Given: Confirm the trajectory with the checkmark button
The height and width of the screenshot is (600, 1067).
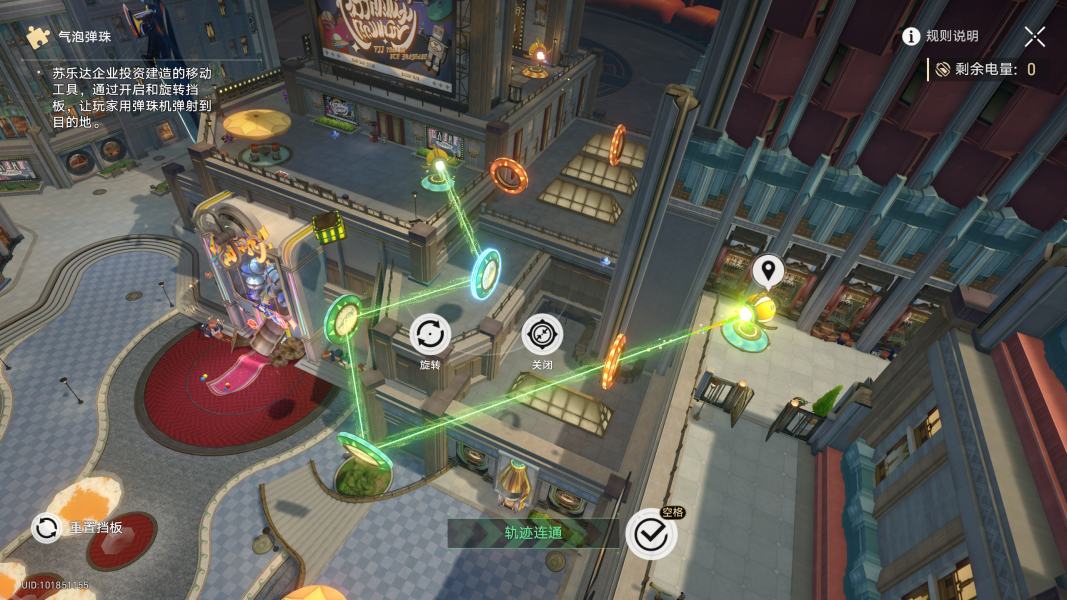Looking at the screenshot, I should [651, 534].
